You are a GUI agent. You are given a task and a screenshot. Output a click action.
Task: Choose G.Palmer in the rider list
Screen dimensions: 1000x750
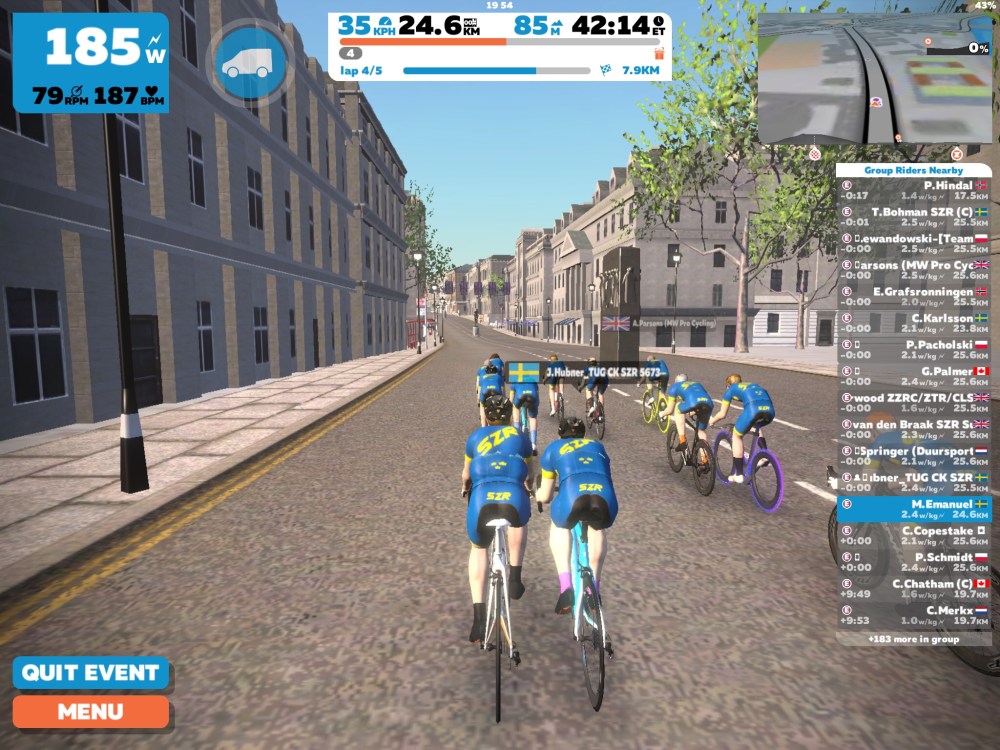pos(913,376)
